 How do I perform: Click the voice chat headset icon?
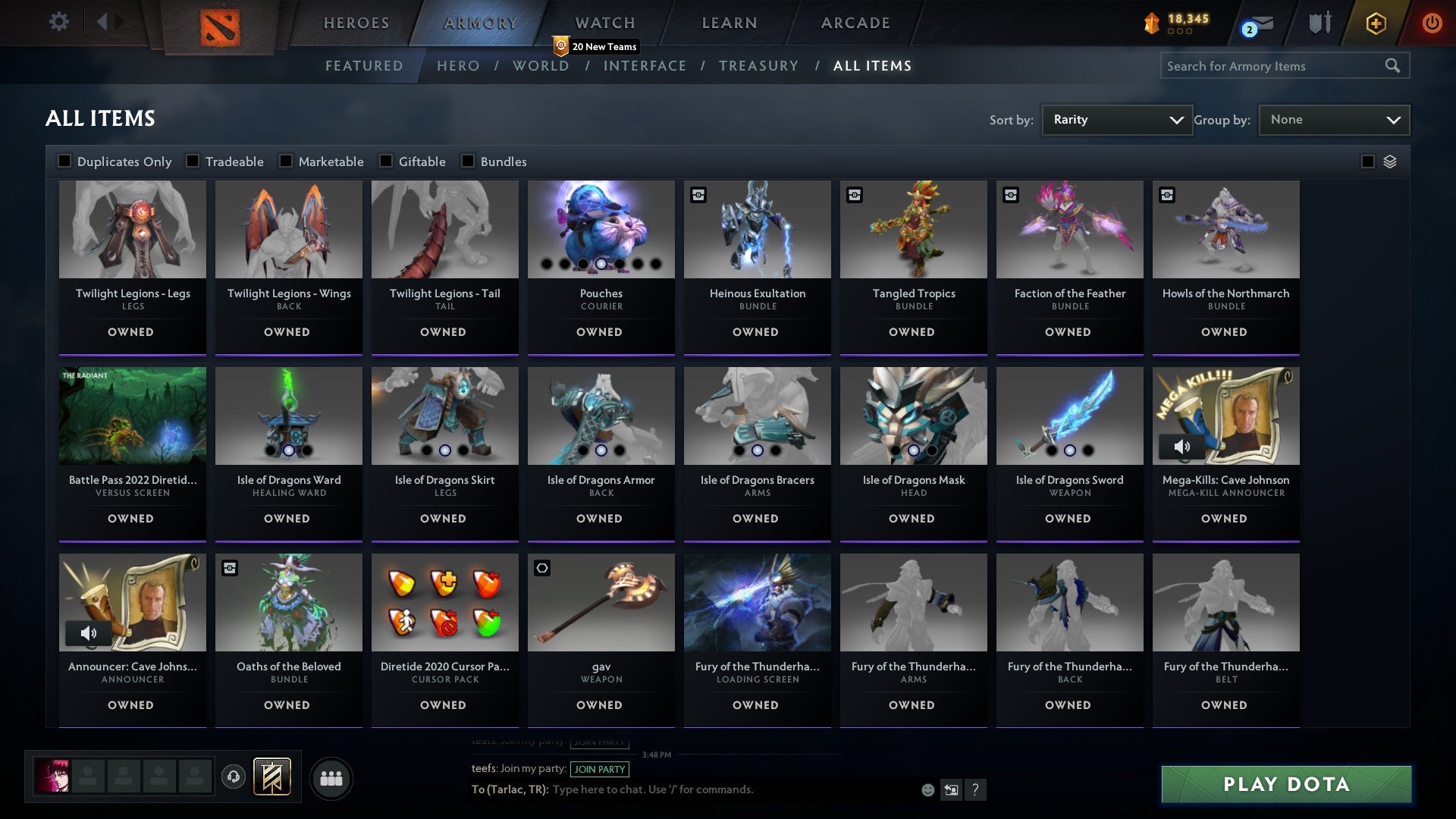pos(234,777)
